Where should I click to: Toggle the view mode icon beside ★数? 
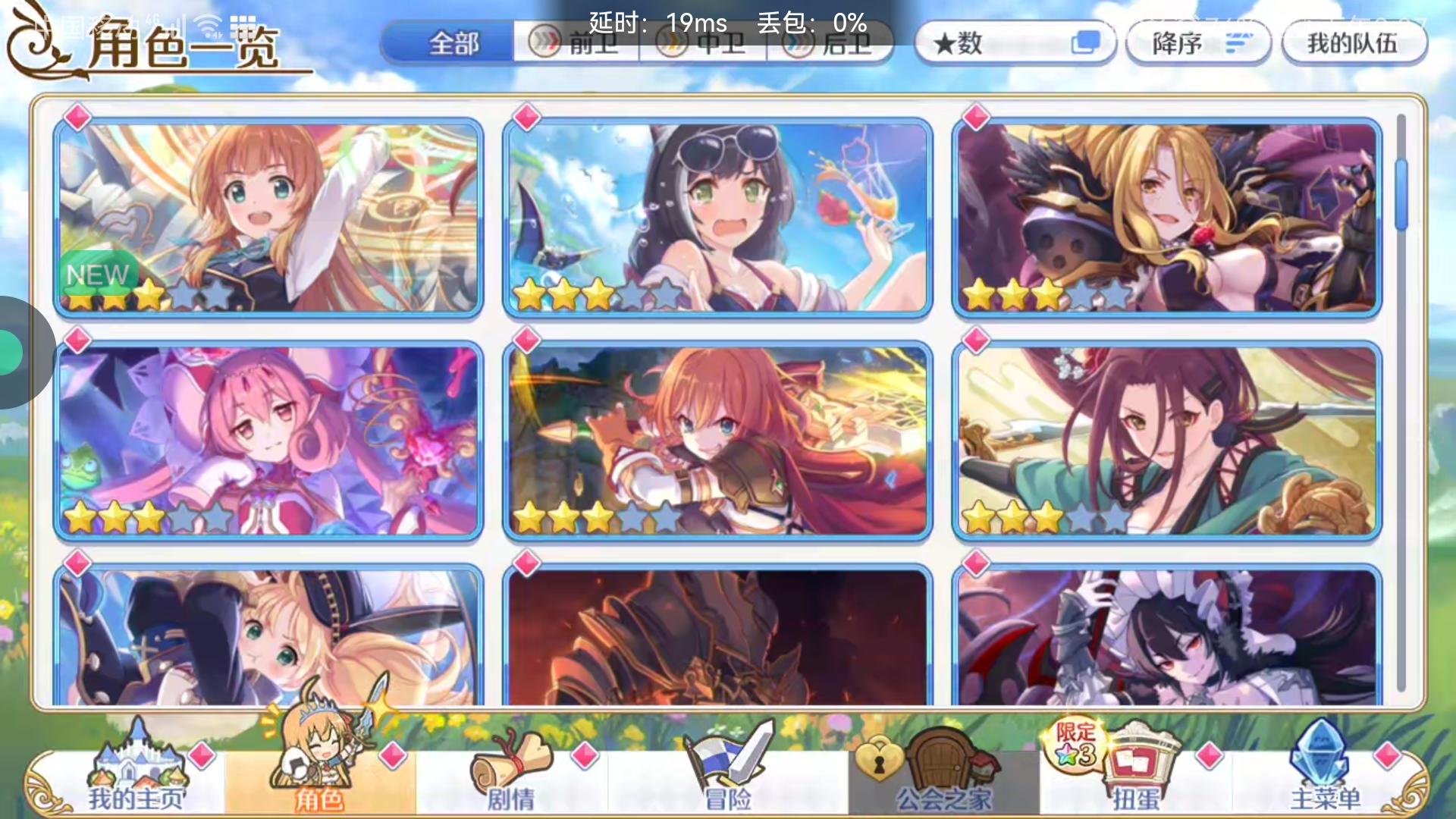point(1087,42)
